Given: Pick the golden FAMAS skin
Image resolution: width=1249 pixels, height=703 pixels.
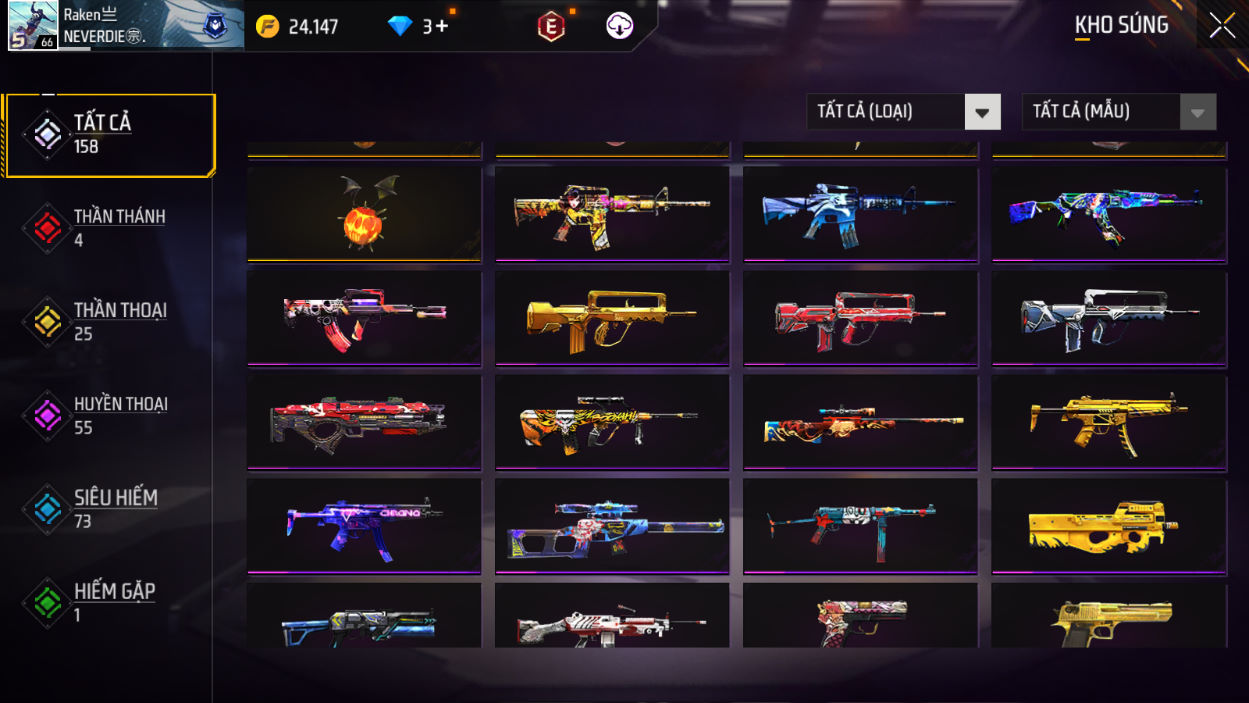Looking at the screenshot, I should tap(611, 319).
